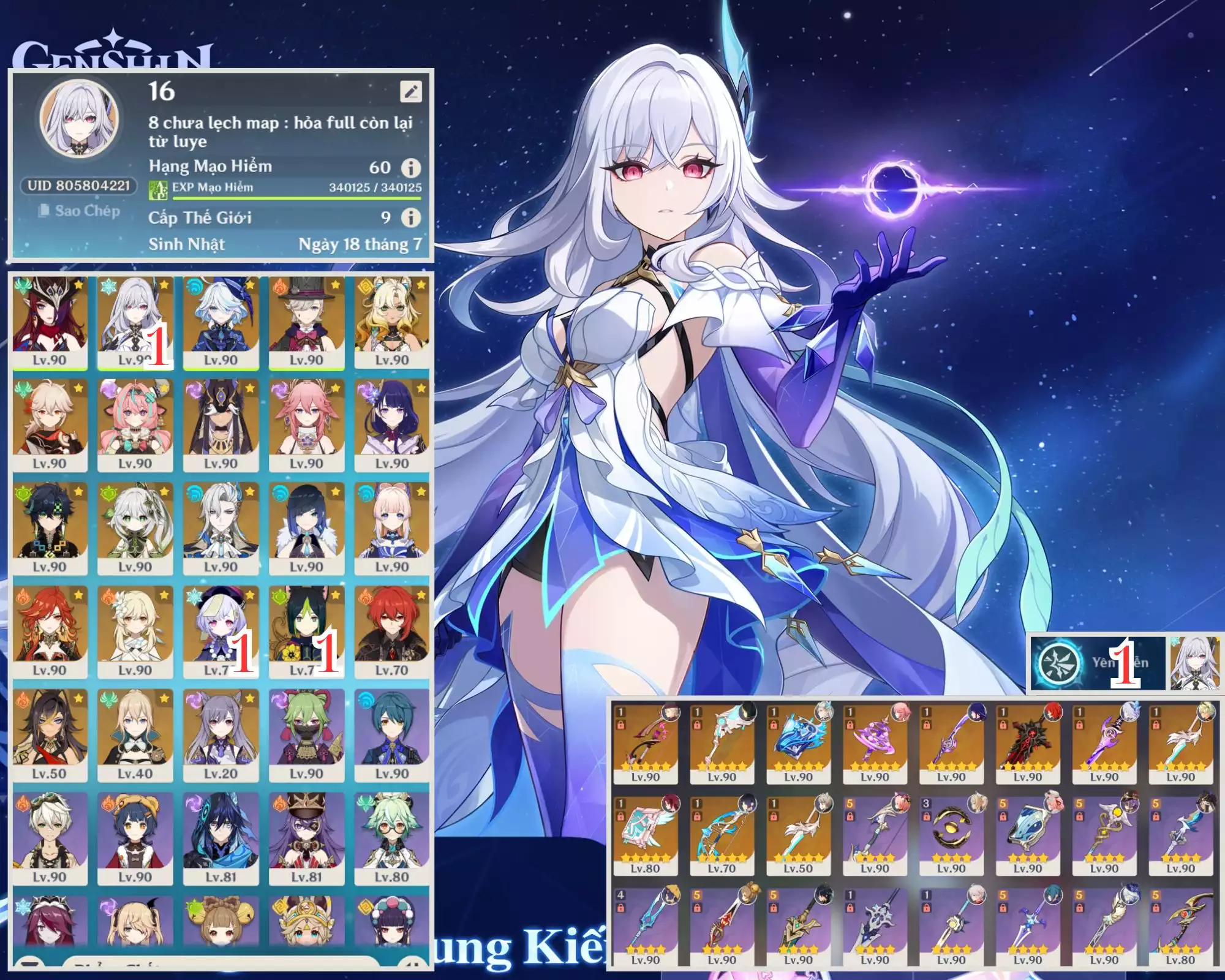Select the Lv.70 blue bow weapon
The width and height of the screenshot is (1225, 980).
(x=722, y=834)
